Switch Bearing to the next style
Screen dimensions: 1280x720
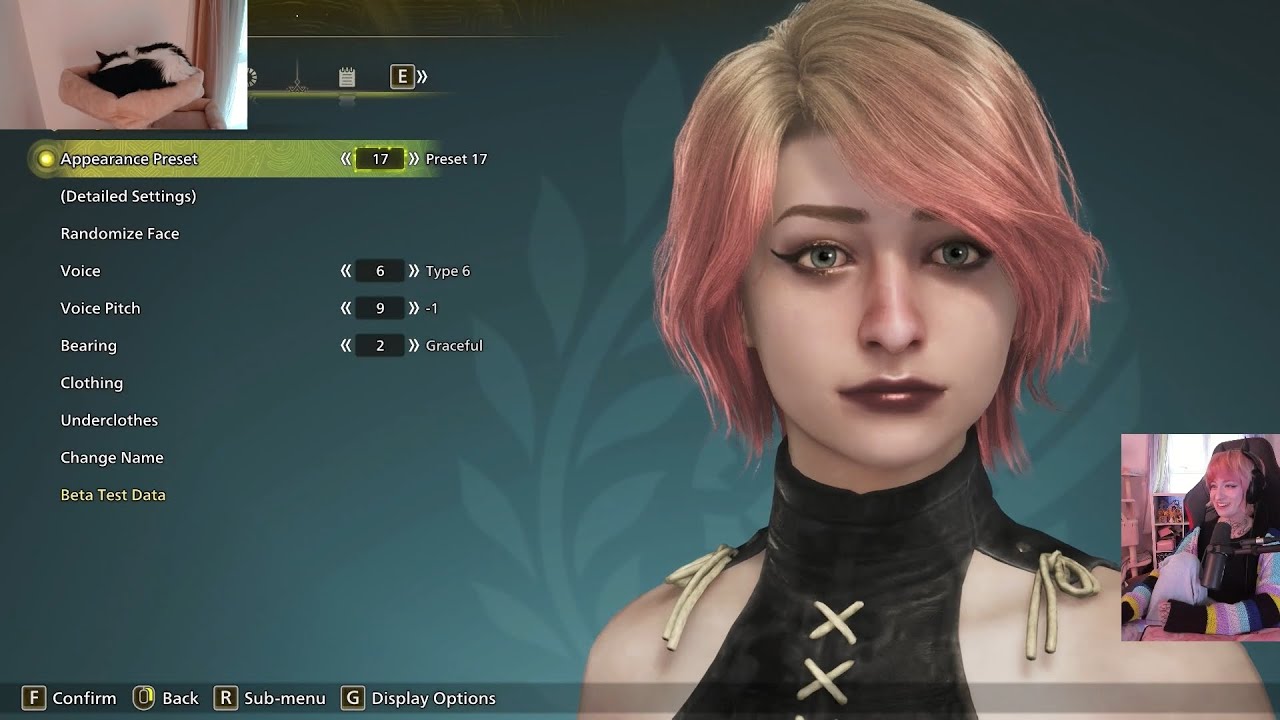point(414,346)
